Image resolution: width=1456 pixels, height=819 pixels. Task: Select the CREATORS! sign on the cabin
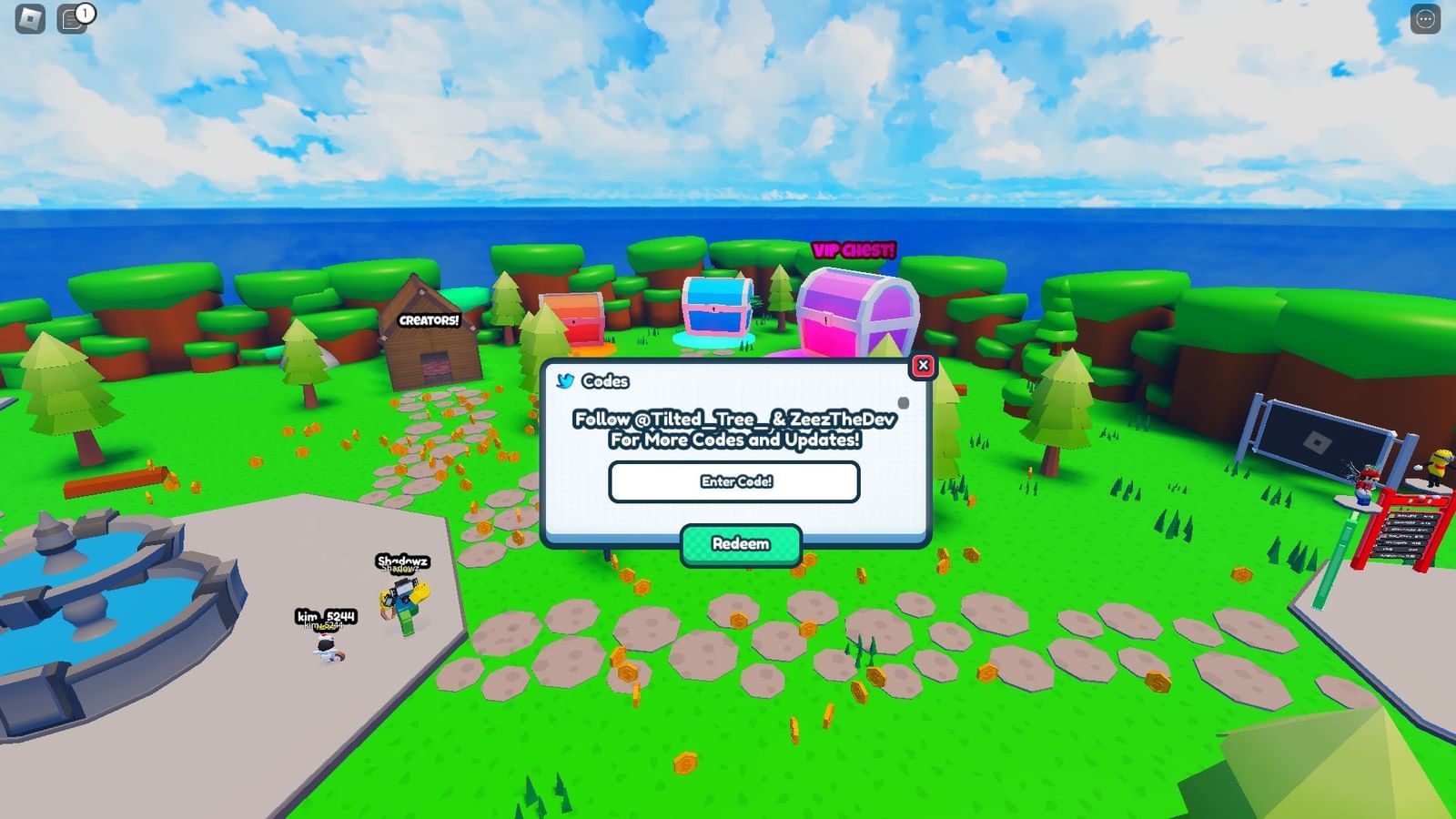(428, 320)
